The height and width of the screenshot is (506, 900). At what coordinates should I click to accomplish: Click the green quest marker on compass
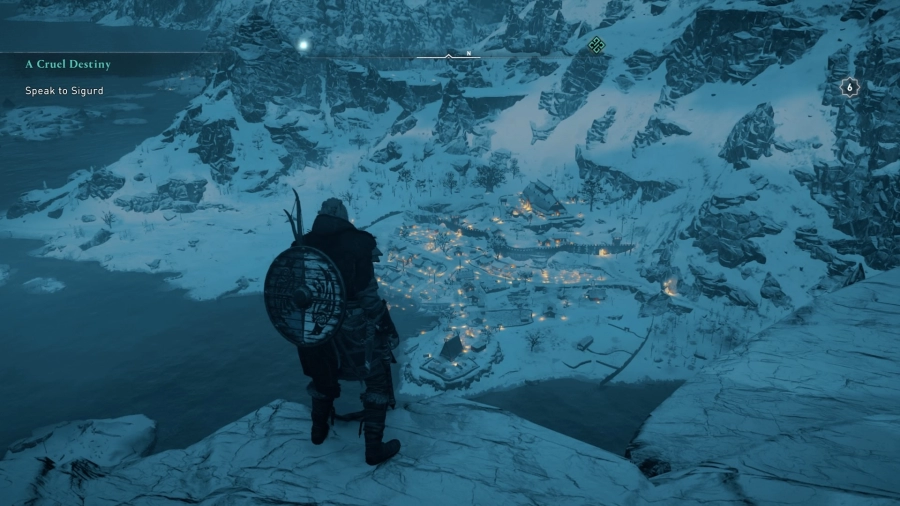click(596, 44)
